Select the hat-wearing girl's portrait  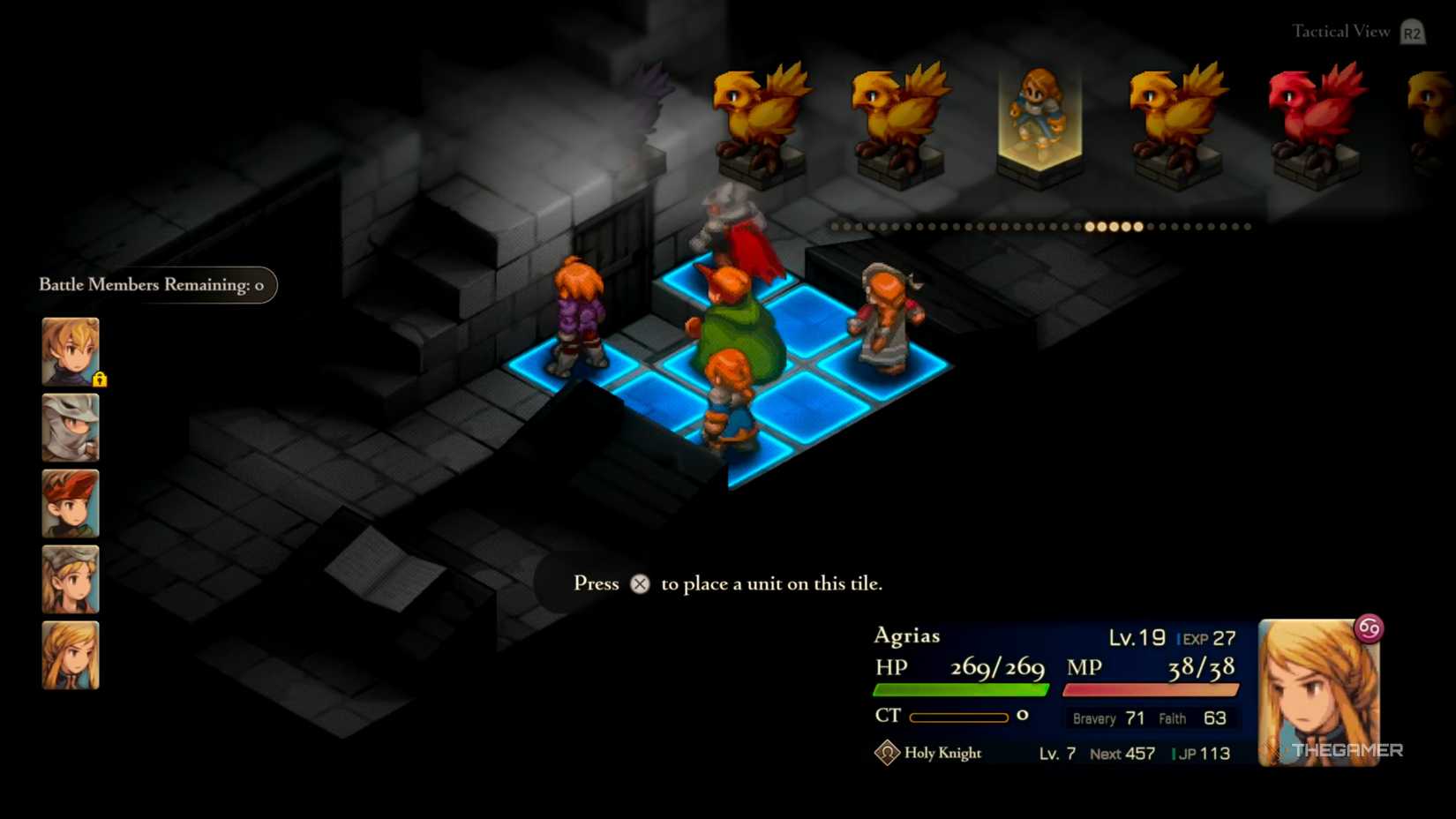70,578
